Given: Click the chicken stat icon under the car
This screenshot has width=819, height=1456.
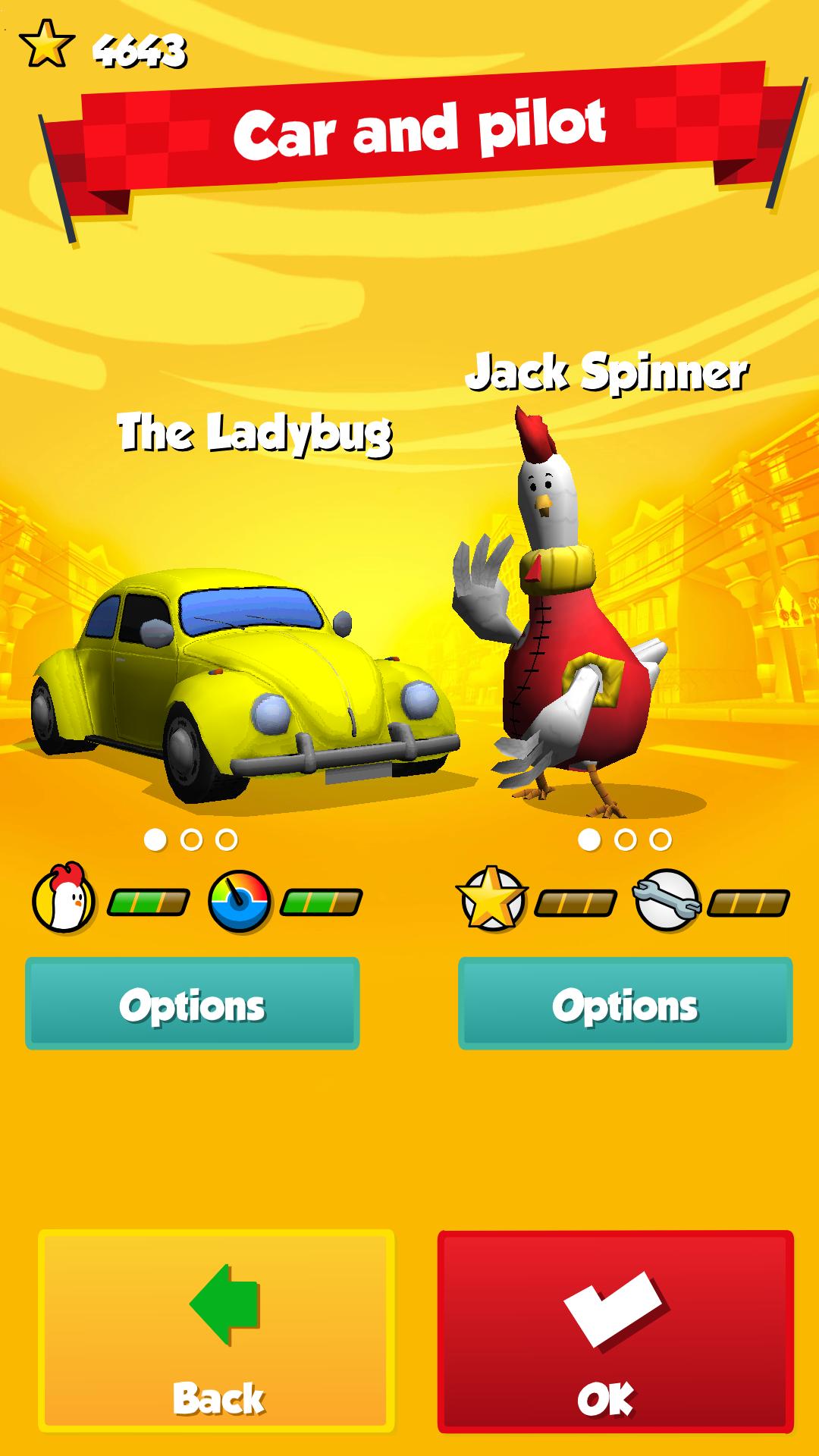Looking at the screenshot, I should [x=64, y=900].
